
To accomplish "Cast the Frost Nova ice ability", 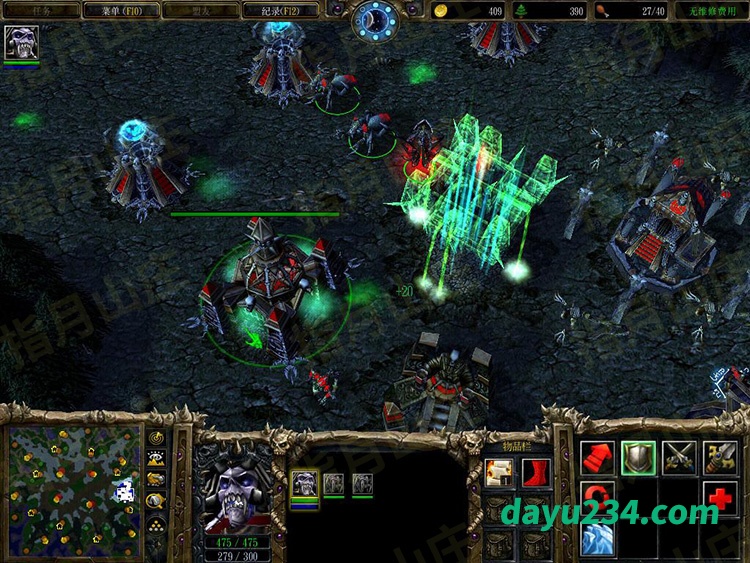I will pyautogui.click(x=597, y=538).
